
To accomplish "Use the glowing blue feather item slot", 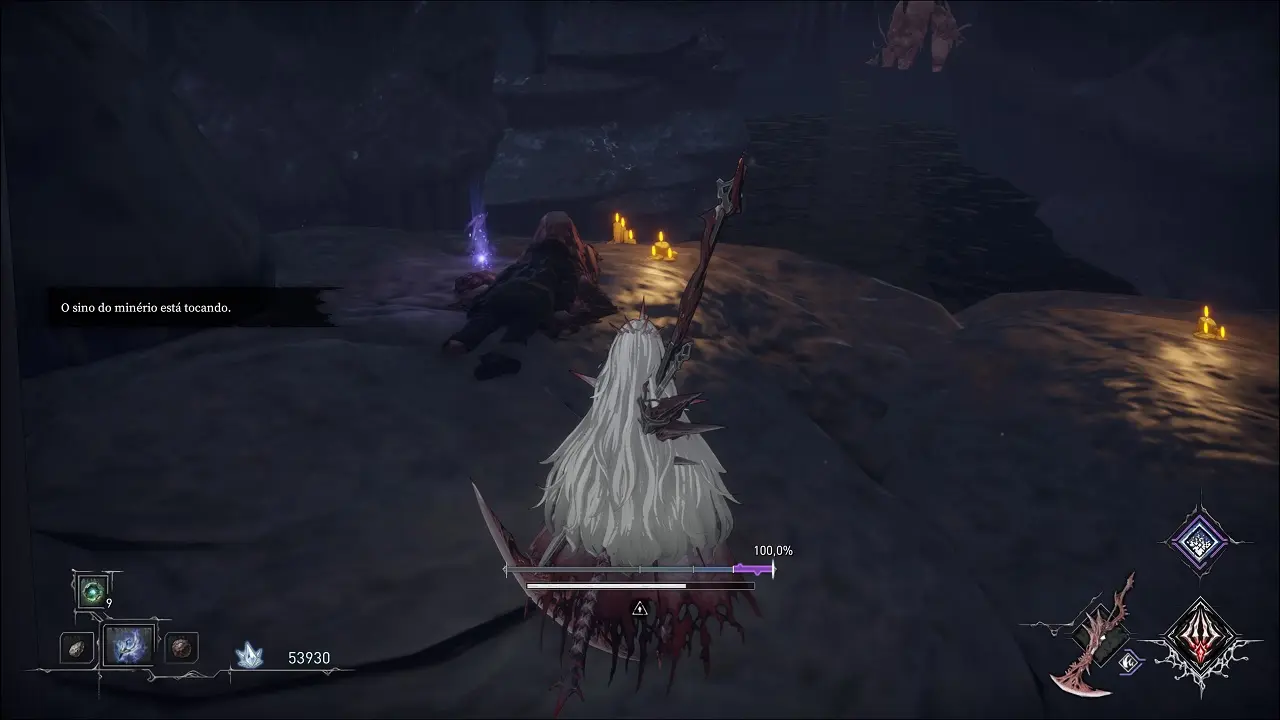I will 129,646.
